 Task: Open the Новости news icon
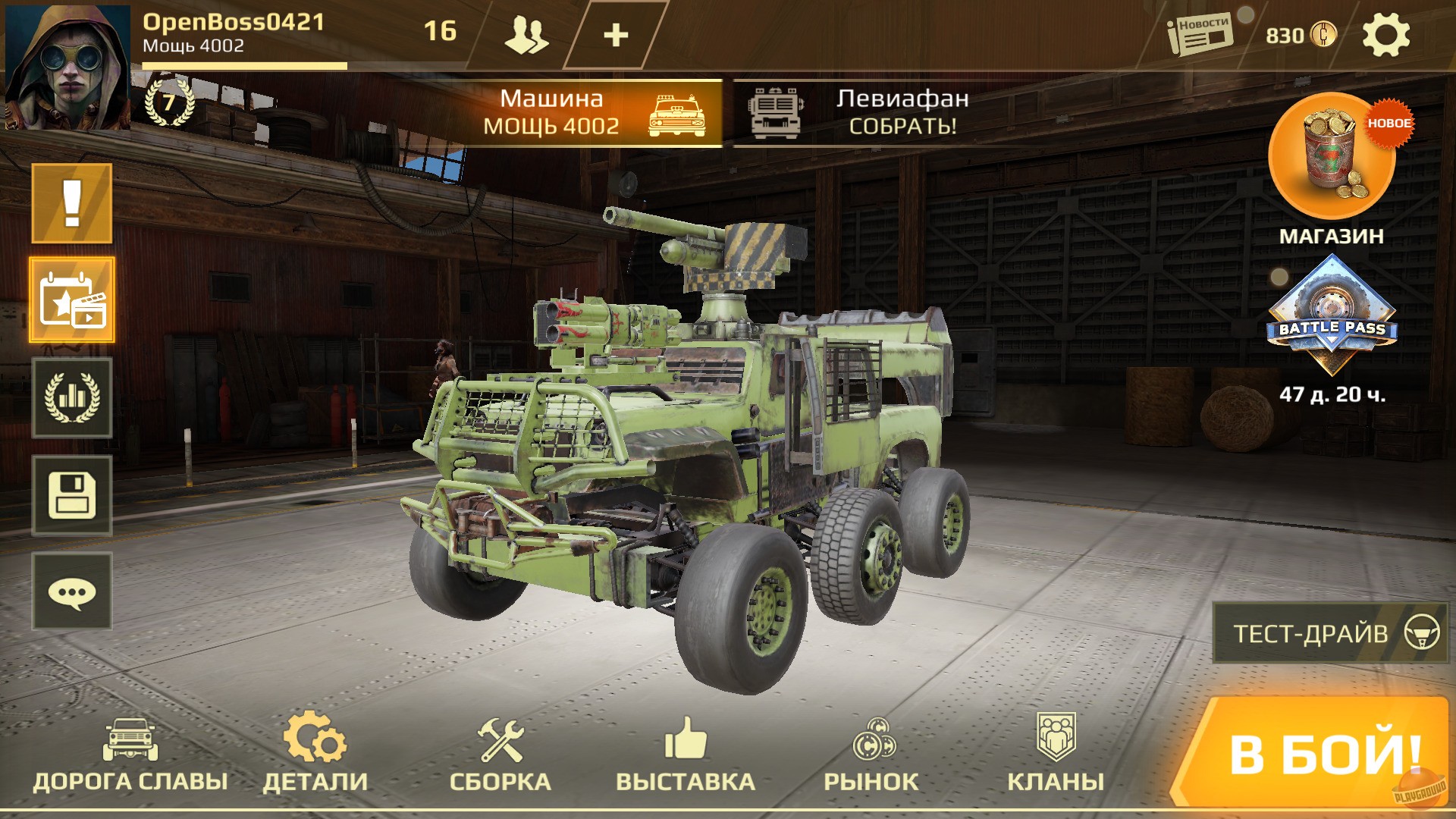(1200, 32)
